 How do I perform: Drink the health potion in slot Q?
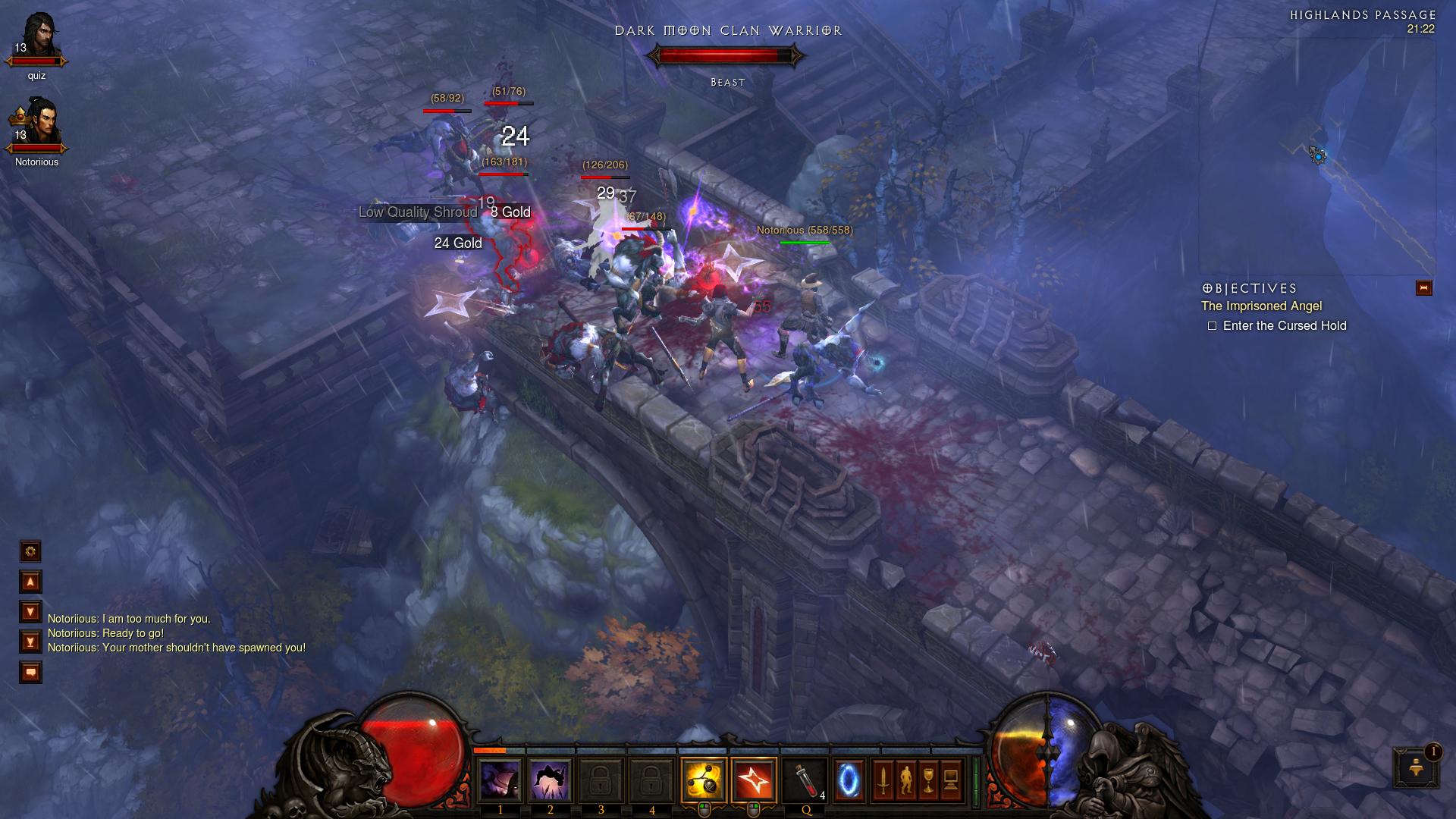pos(805,780)
